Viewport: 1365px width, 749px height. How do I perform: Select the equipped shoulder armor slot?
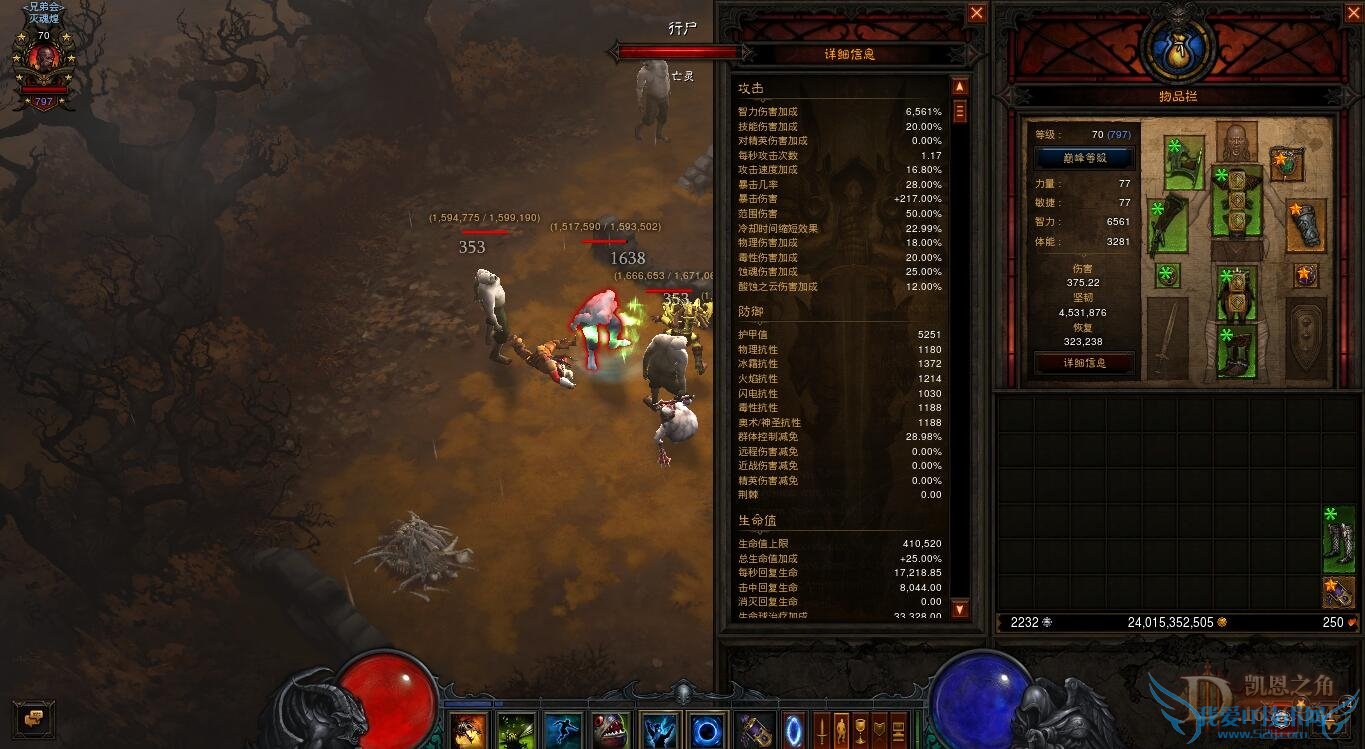1183,163
